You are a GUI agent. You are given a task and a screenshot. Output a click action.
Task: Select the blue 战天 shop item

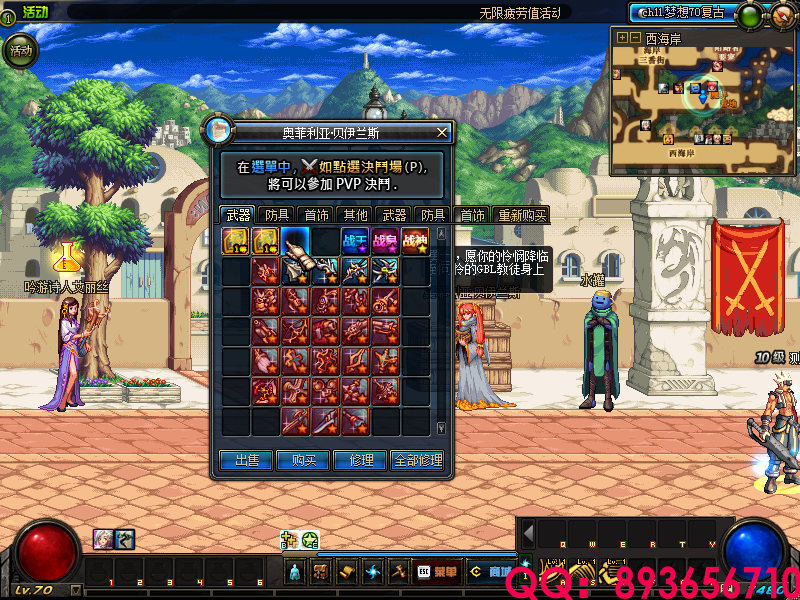coord(355,241)
